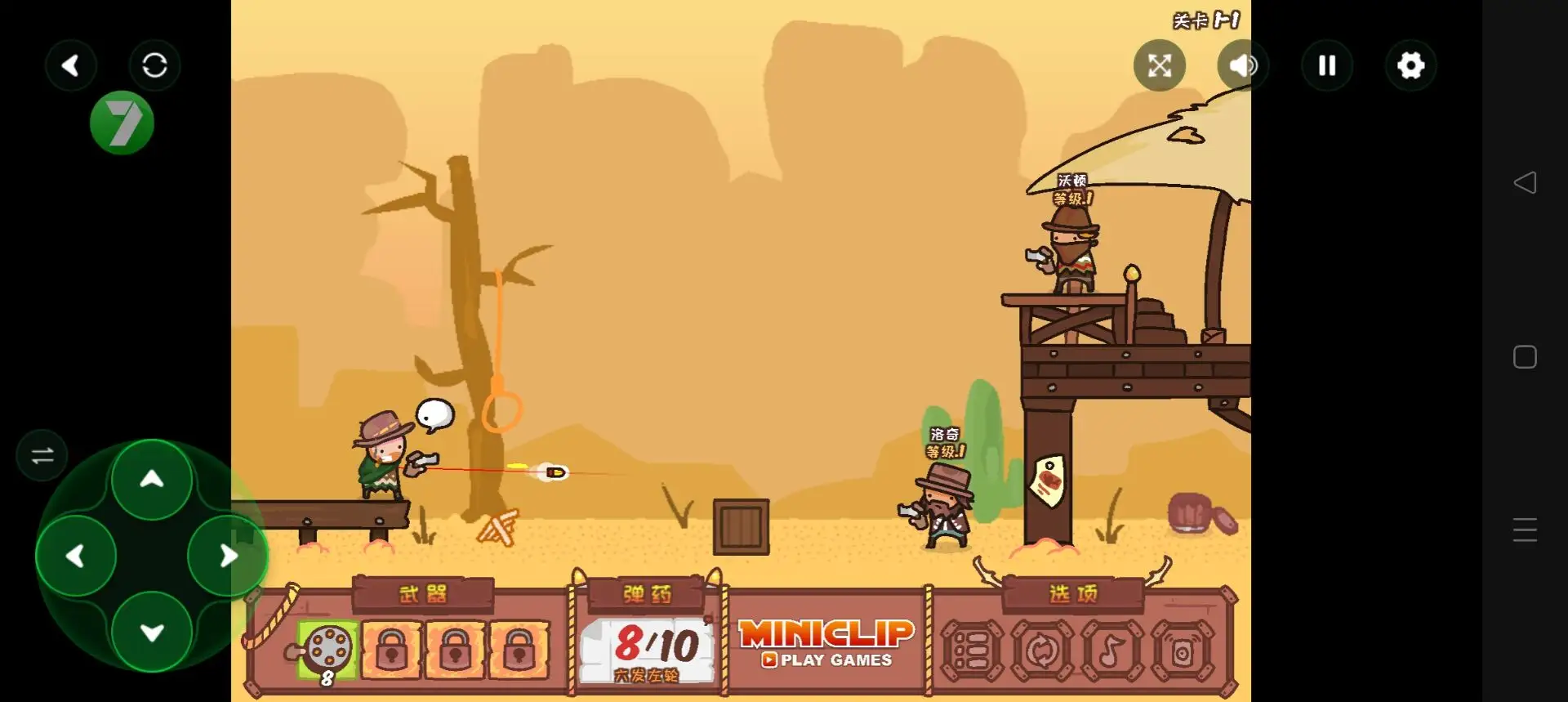1568x702 pixels.
Task: Toggle sound effects with speaker box button
Action: [x=1182, y=651]
